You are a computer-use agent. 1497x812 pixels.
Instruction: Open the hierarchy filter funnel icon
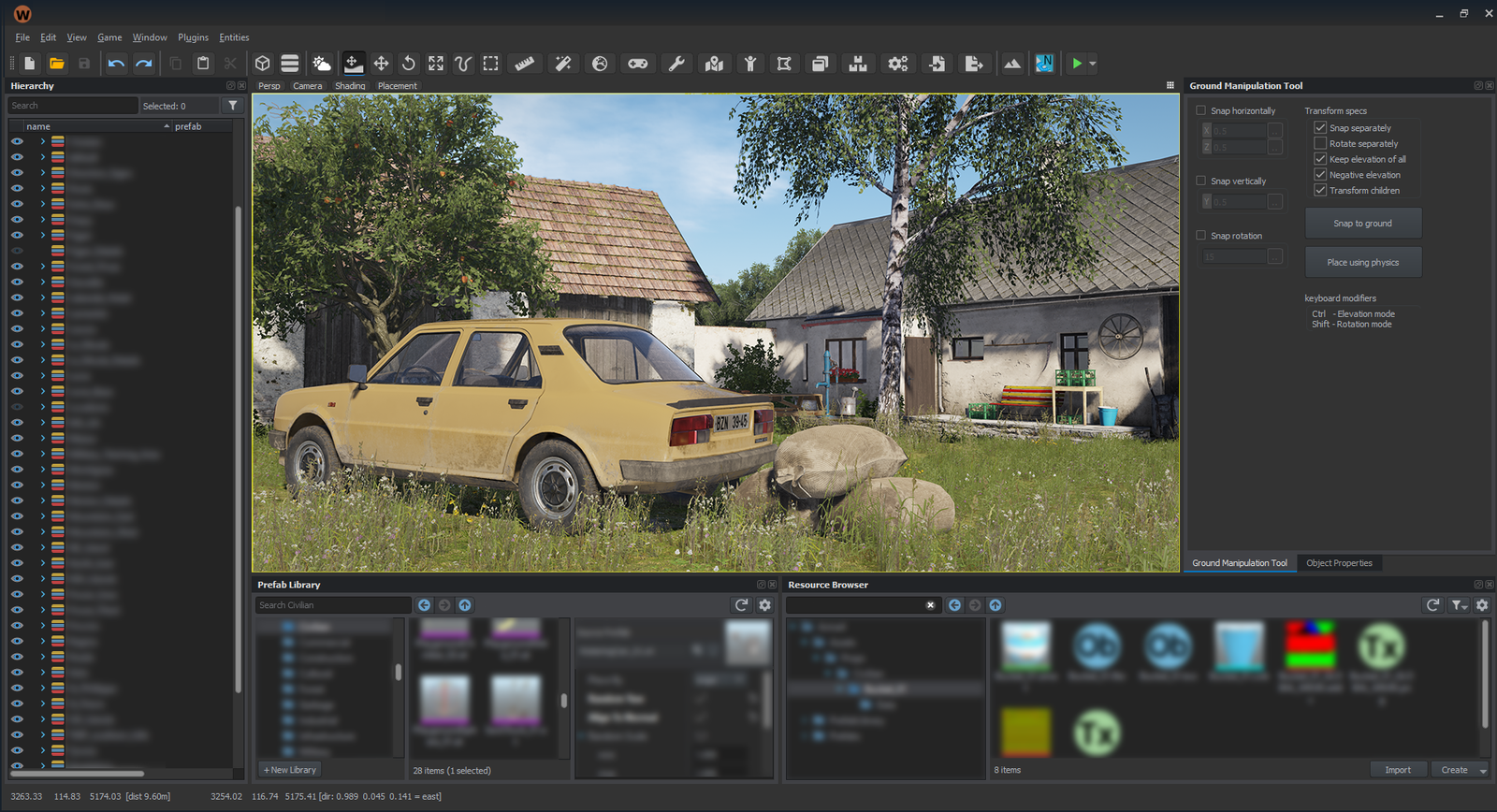[x=232, y=106]
